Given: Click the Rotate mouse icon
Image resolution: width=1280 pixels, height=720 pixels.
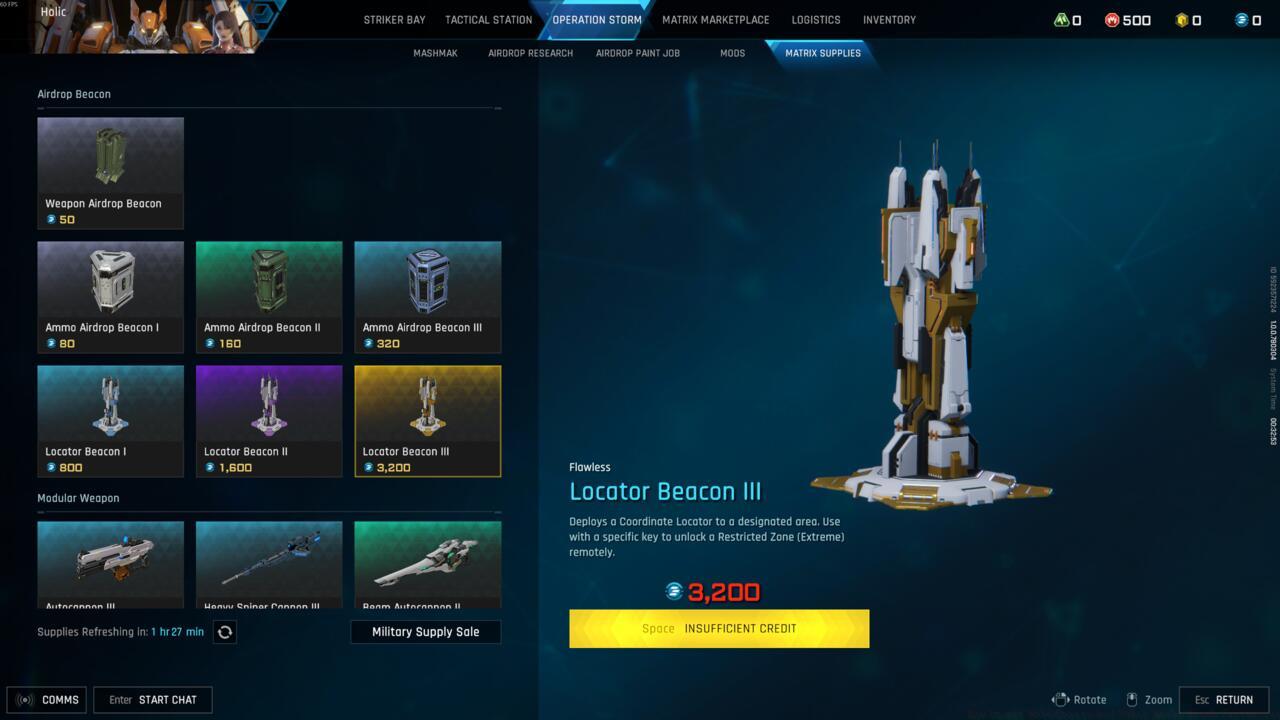Looking at the screenshot, I should [x=1061, y=699].
